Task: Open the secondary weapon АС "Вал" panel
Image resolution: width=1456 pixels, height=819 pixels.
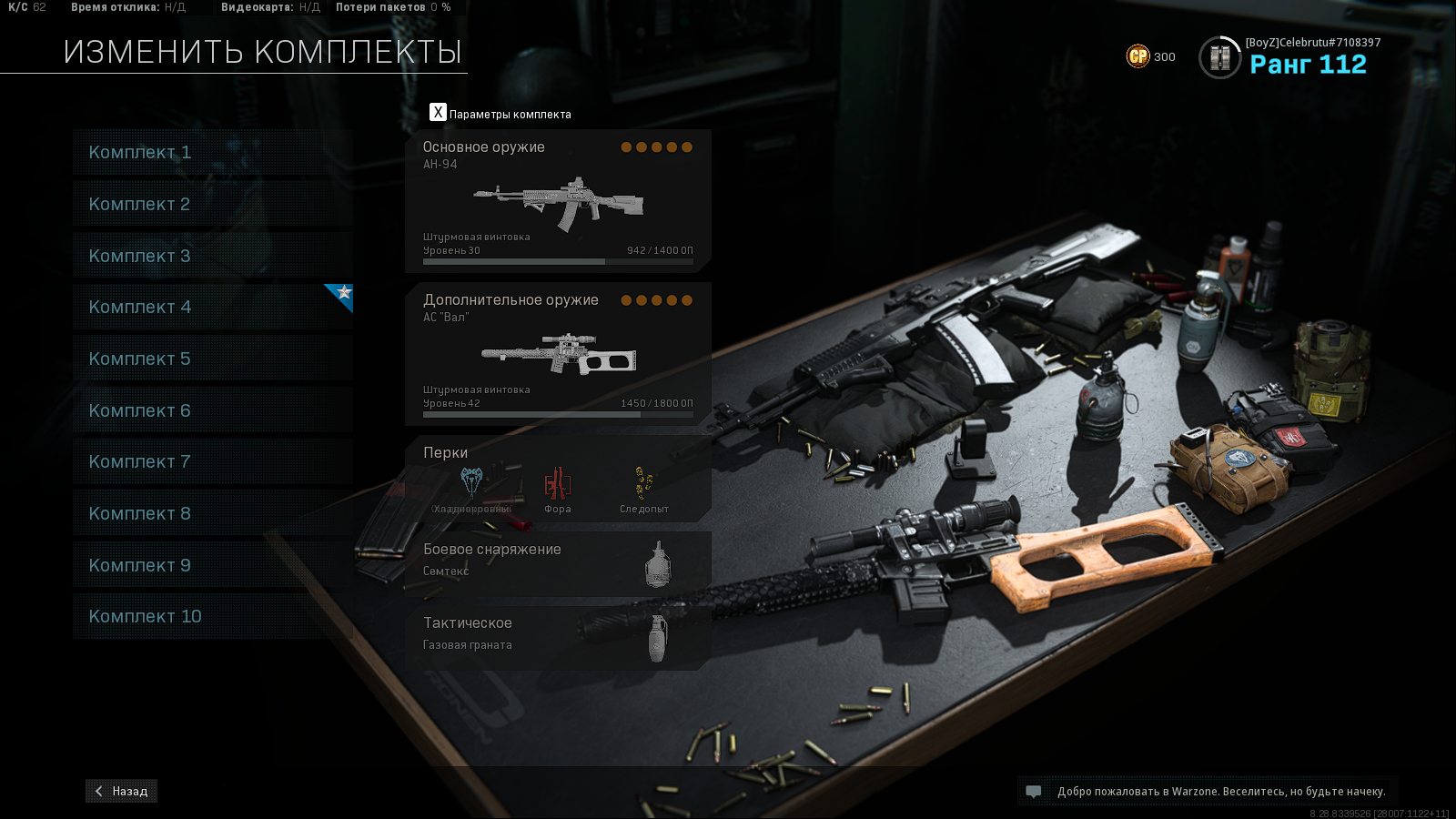Action: (558, 354)
